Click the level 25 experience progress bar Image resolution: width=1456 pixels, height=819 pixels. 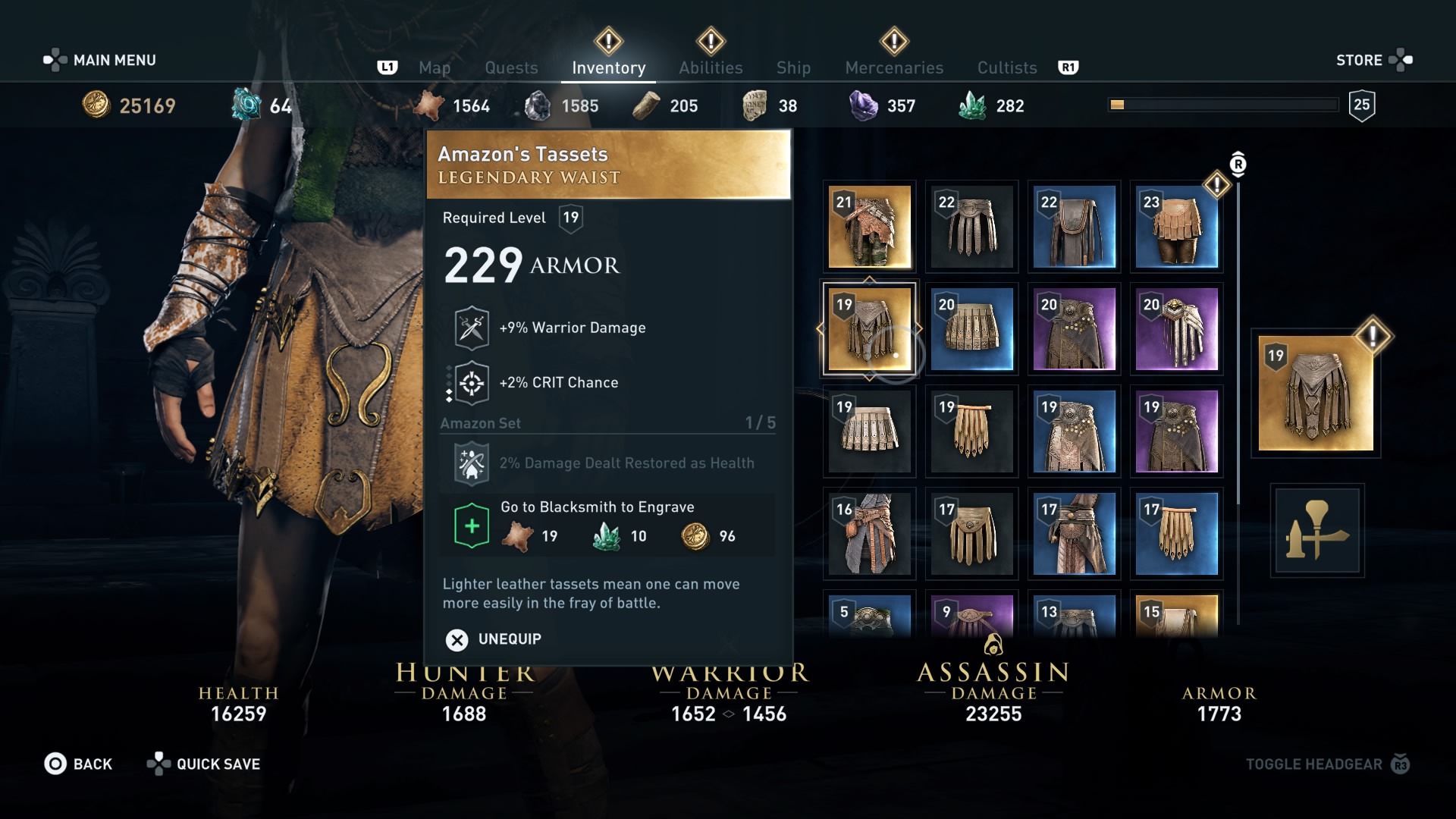pos(1221,104)
